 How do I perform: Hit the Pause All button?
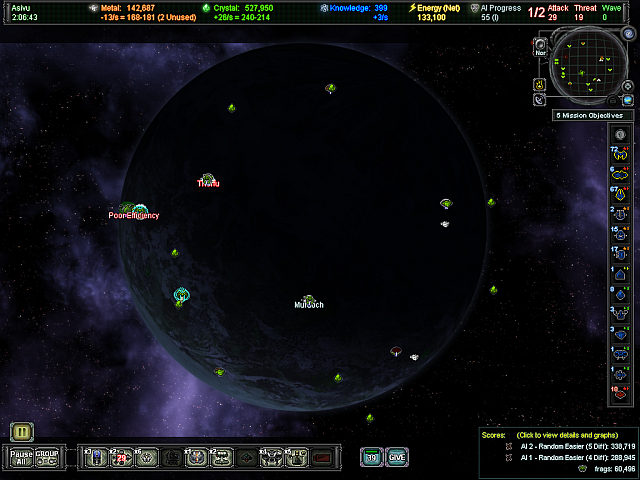21,457
